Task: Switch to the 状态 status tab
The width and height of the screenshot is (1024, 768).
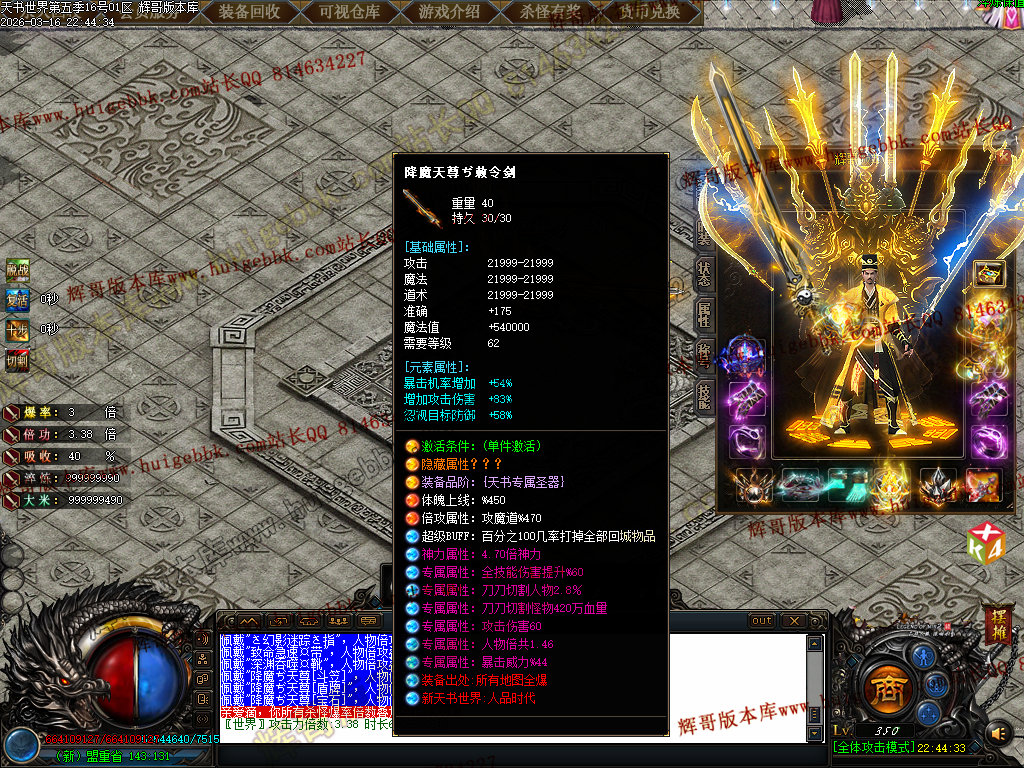Action: tap(704, 274)
